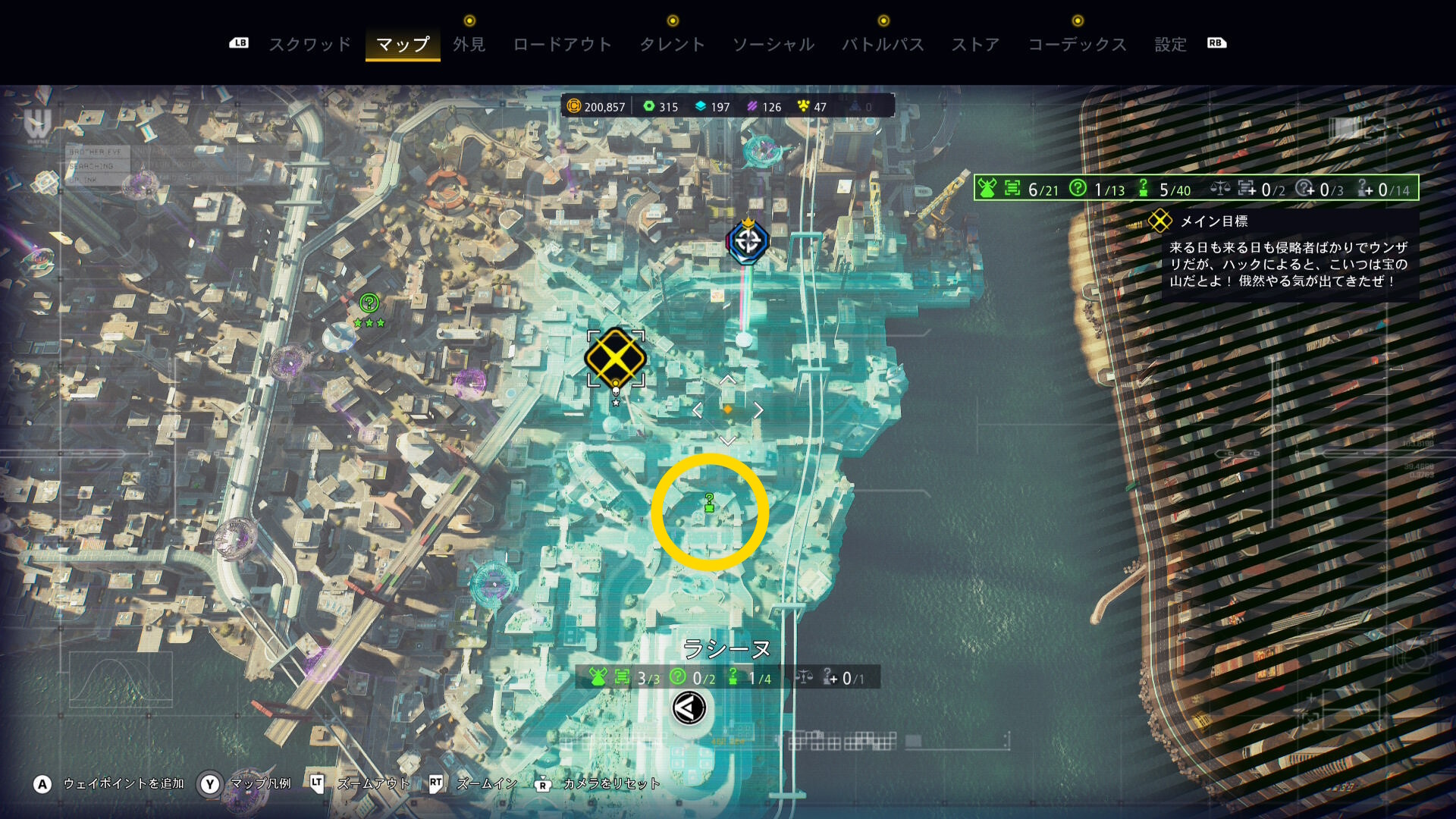Show the ソーシャル tab

coord(773,45)
